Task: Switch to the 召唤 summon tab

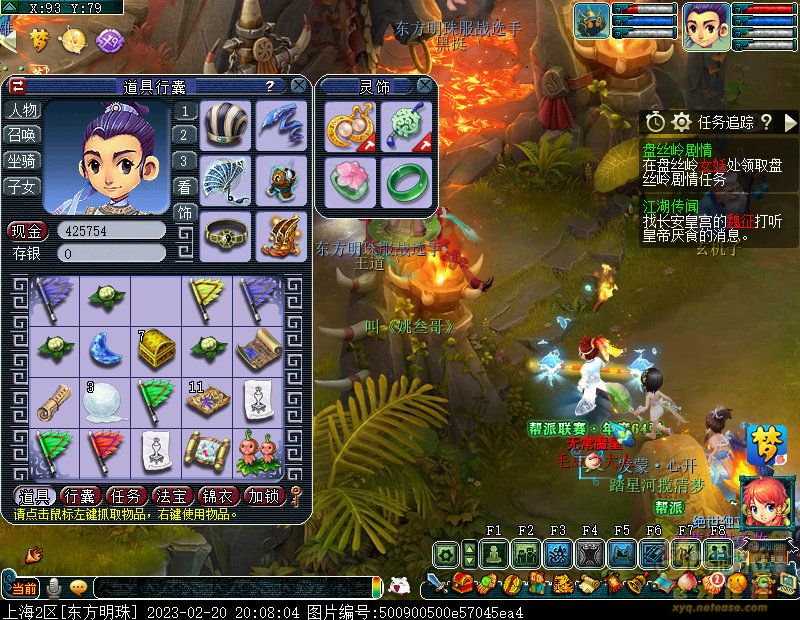Action: tap(22, 135)
